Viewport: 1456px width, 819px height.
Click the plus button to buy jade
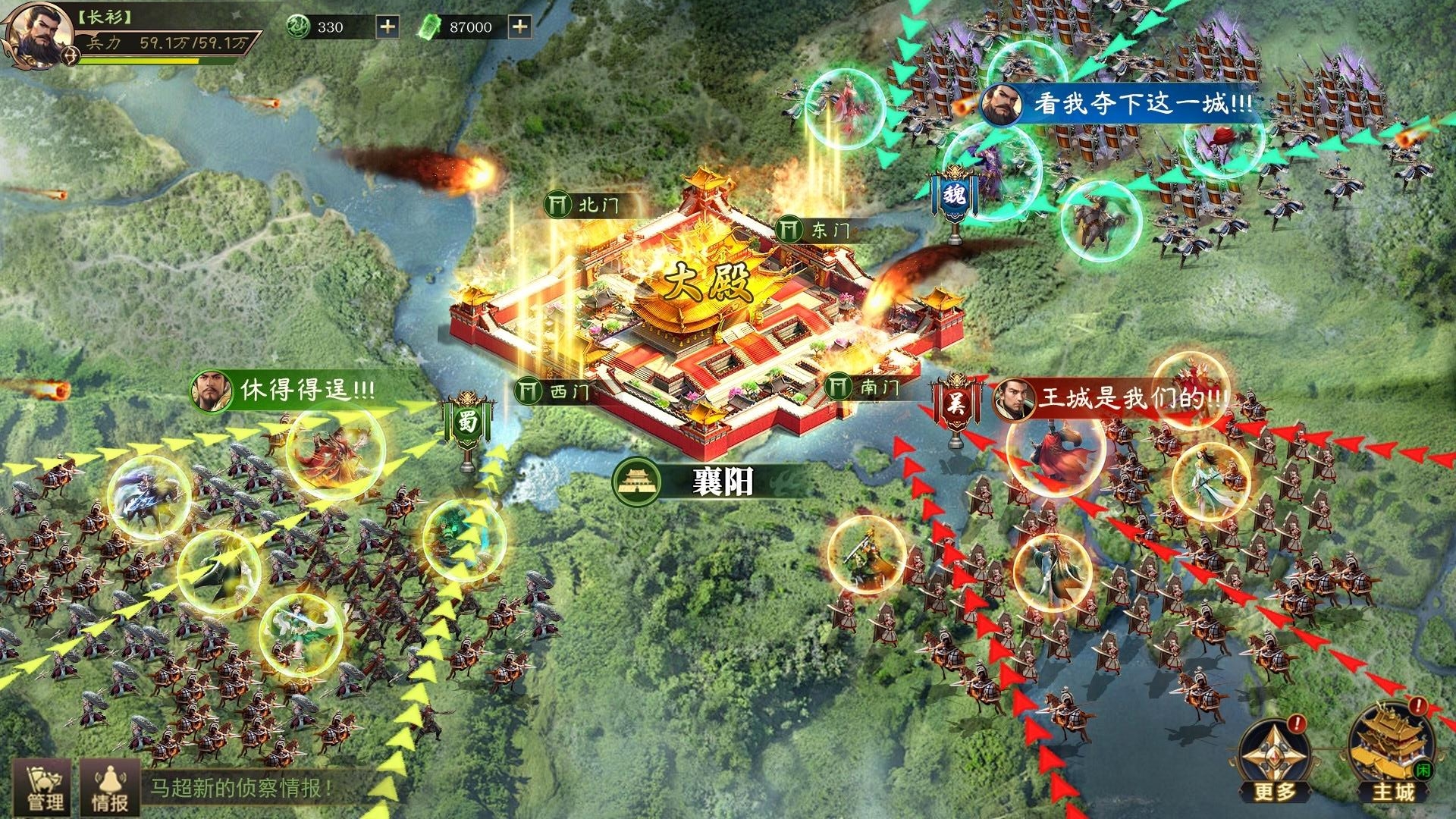(388, 25)
